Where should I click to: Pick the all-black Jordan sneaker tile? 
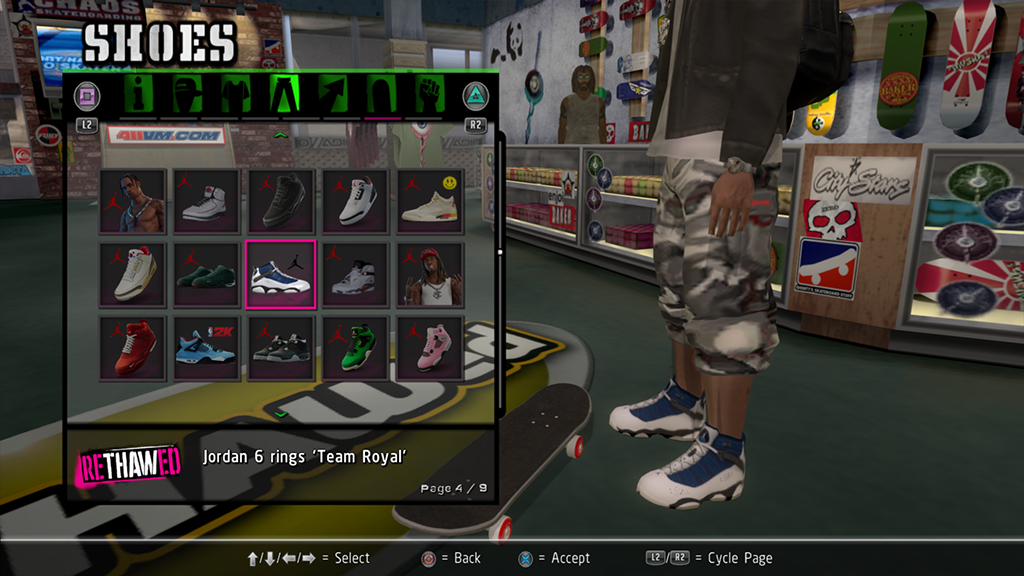(281, 201)
